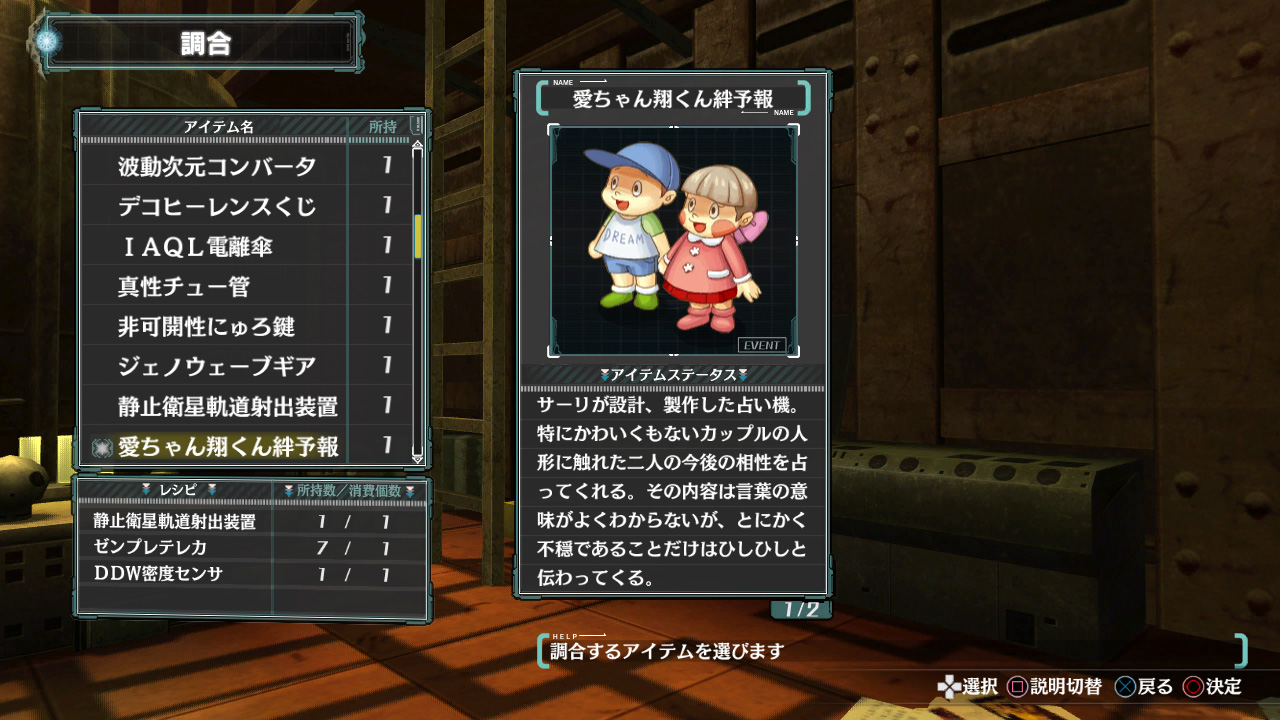This screenshot has width=1280, height=720.
Task: Click the 所持 column header
Action: pyautogui.click(x=382, y=127)
